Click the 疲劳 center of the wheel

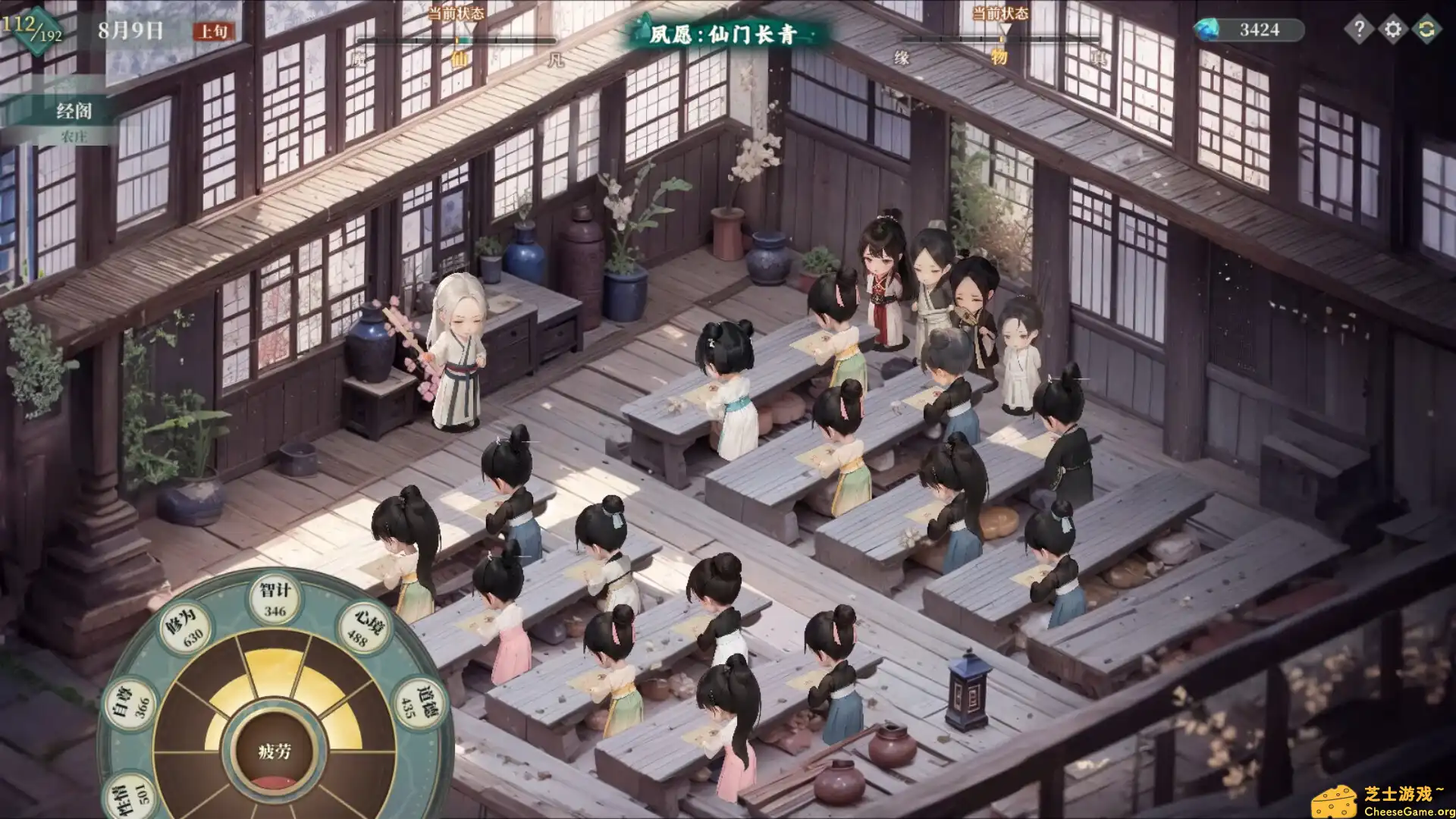275,752
